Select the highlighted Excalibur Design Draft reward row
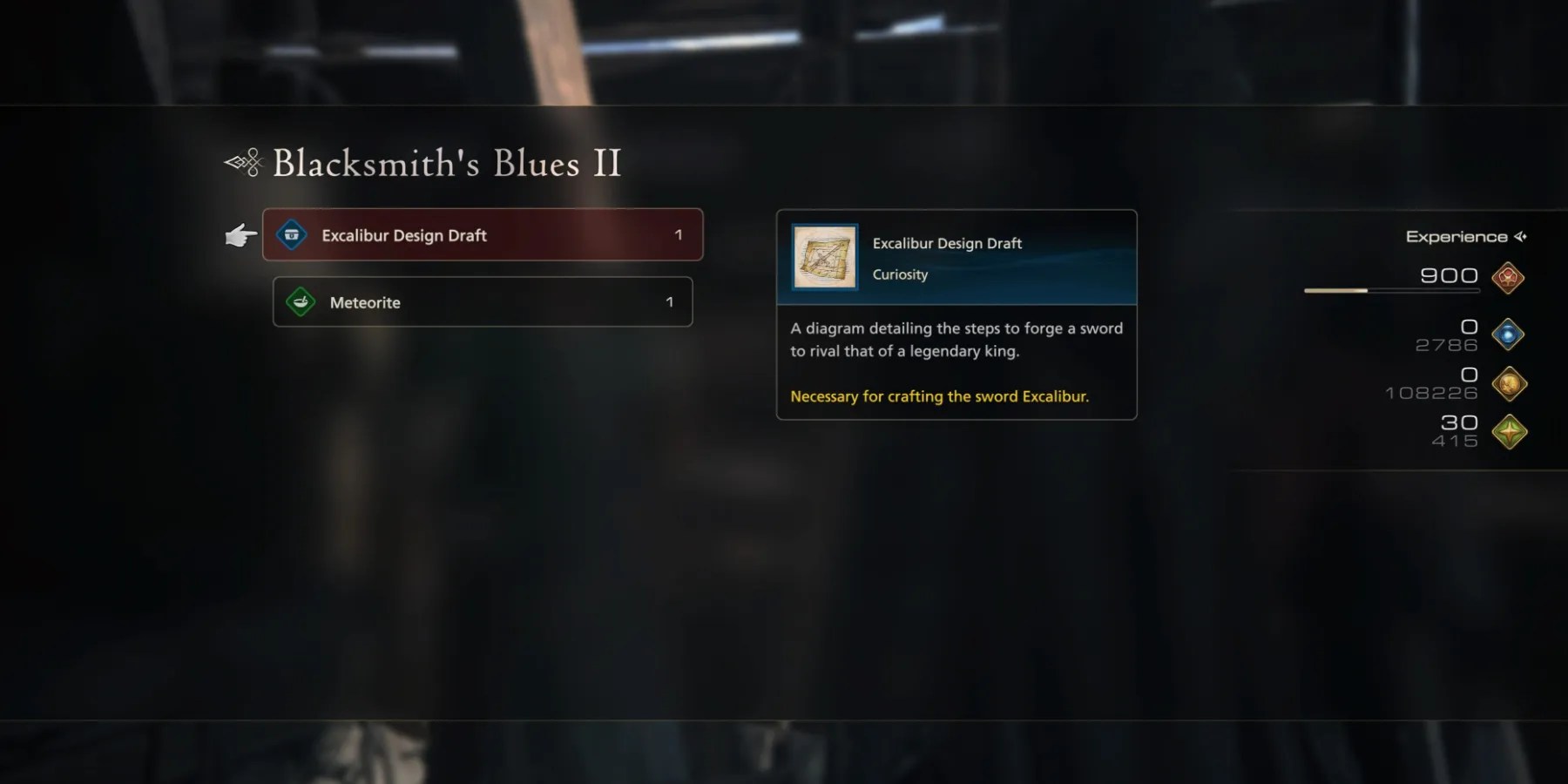Viewport: 1568px width, 784px height. pos(483,234)
